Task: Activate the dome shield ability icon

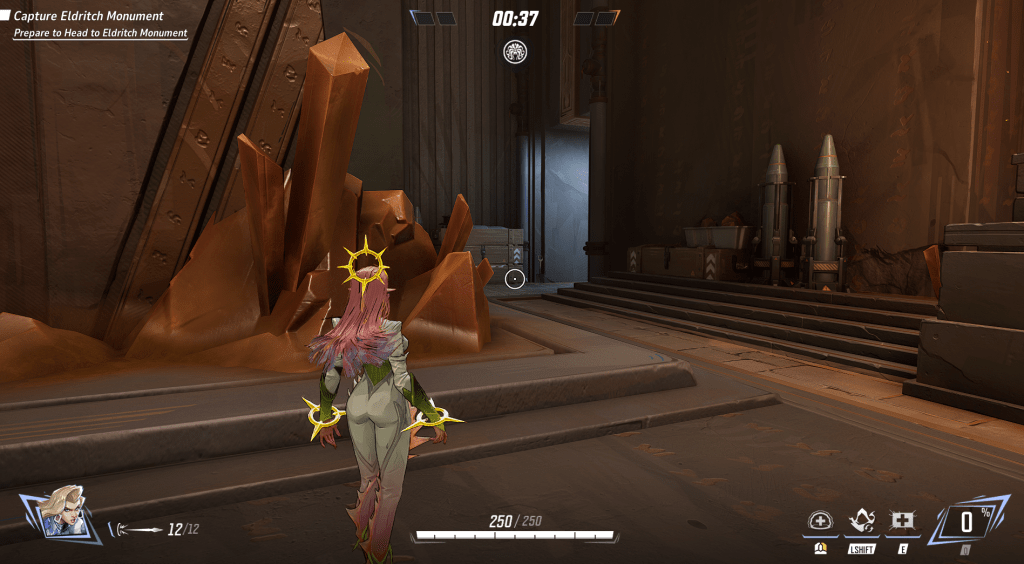Action: [820, 521]
